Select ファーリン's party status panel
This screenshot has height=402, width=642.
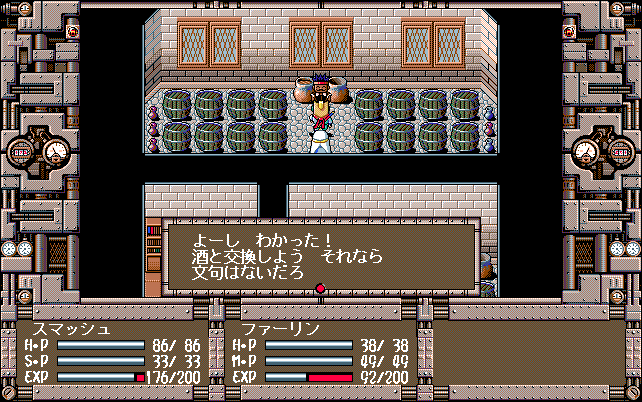click(x=315, y=353)
